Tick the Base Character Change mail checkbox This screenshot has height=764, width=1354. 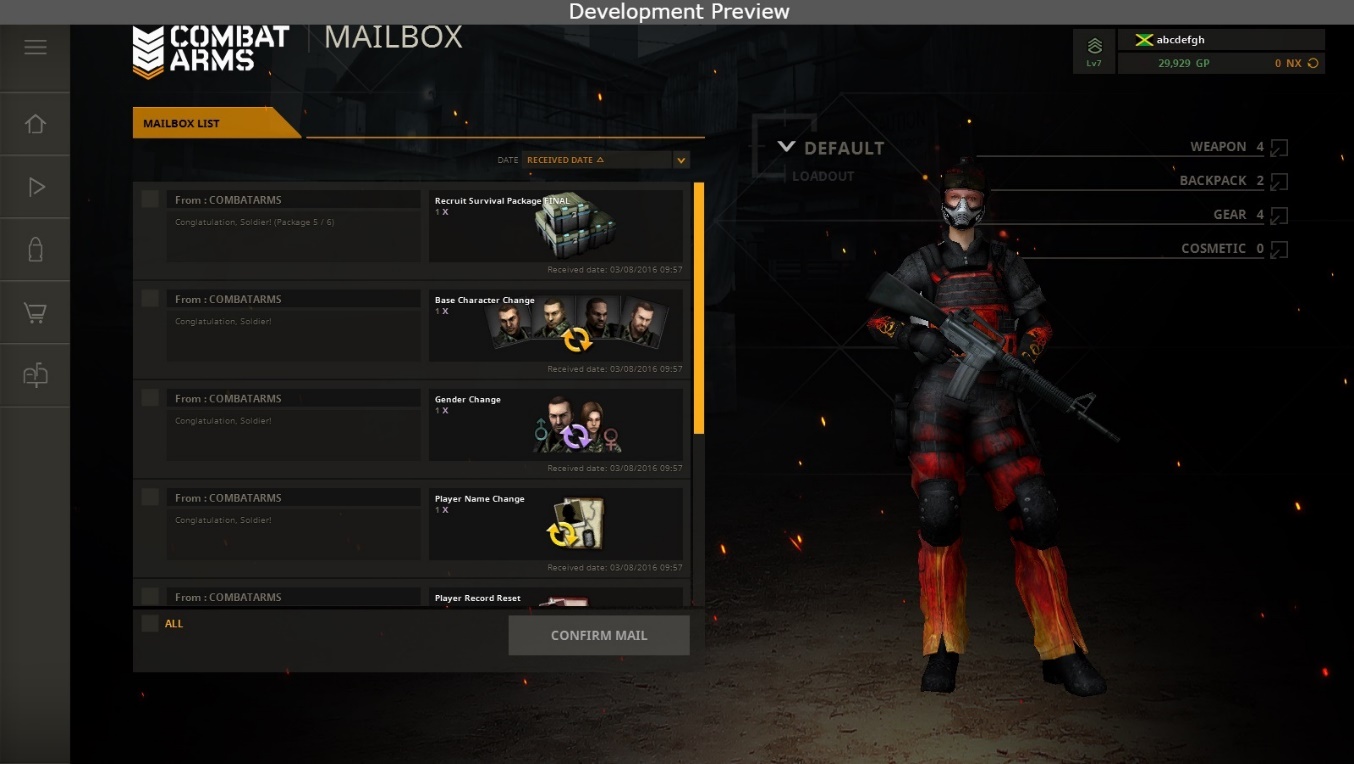click(150, 298)
